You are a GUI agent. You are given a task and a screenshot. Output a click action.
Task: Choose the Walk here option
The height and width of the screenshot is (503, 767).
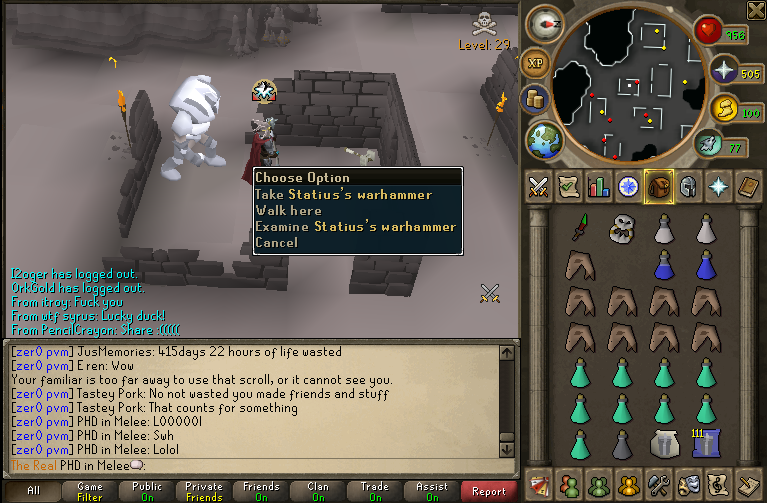tap(289, 211)
